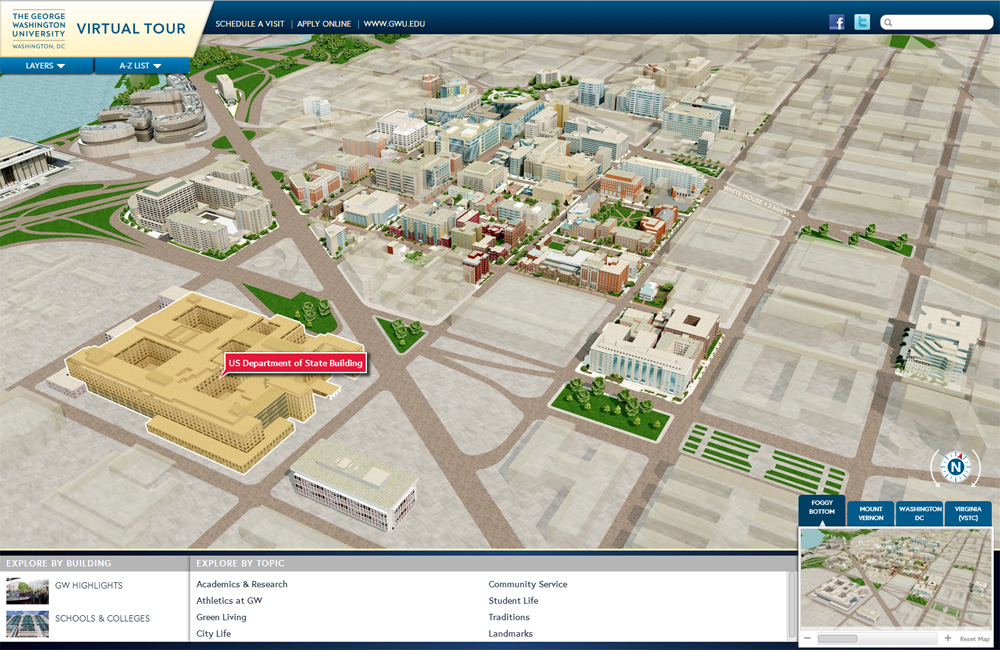Screen dimensions: 1000x650
Task: Select the Landmarks topic
Action: tap(510, 634)
